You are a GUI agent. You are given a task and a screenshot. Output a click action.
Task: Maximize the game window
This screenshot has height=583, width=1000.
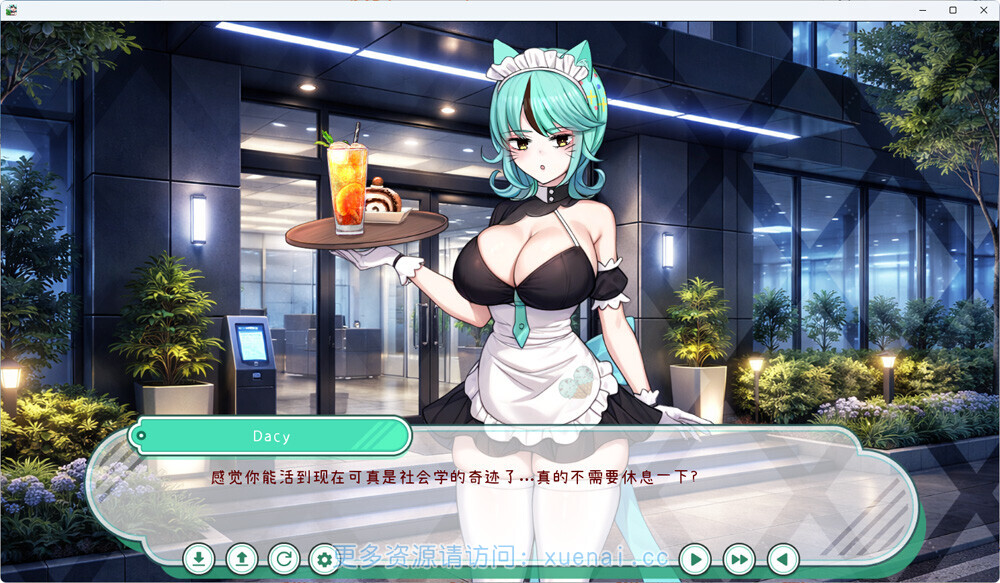(x=953, y=10)
